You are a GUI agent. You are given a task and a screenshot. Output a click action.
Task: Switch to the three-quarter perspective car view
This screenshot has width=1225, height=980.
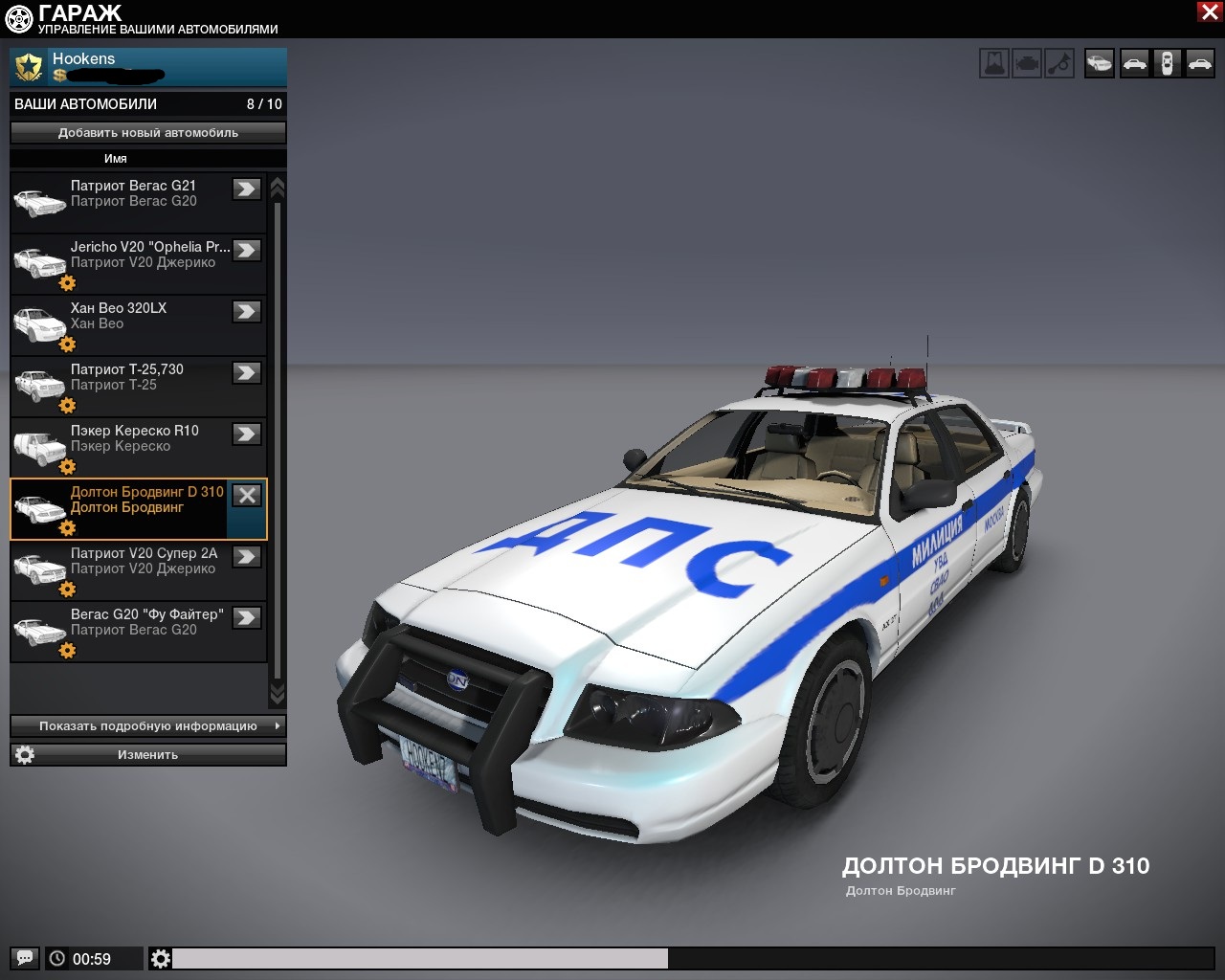[1100, 64]
